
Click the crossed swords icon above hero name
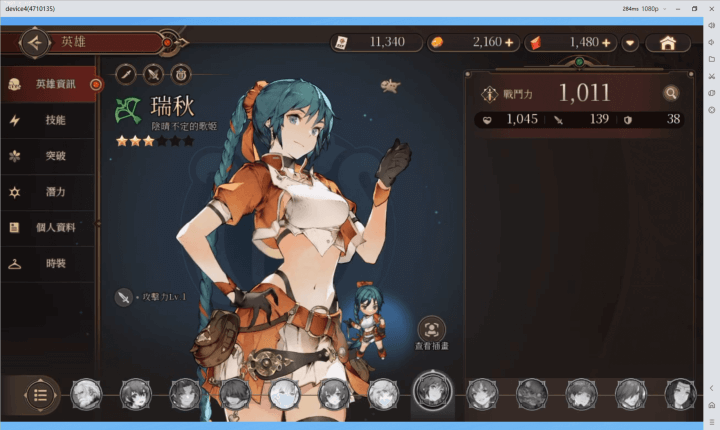point(153,73)
